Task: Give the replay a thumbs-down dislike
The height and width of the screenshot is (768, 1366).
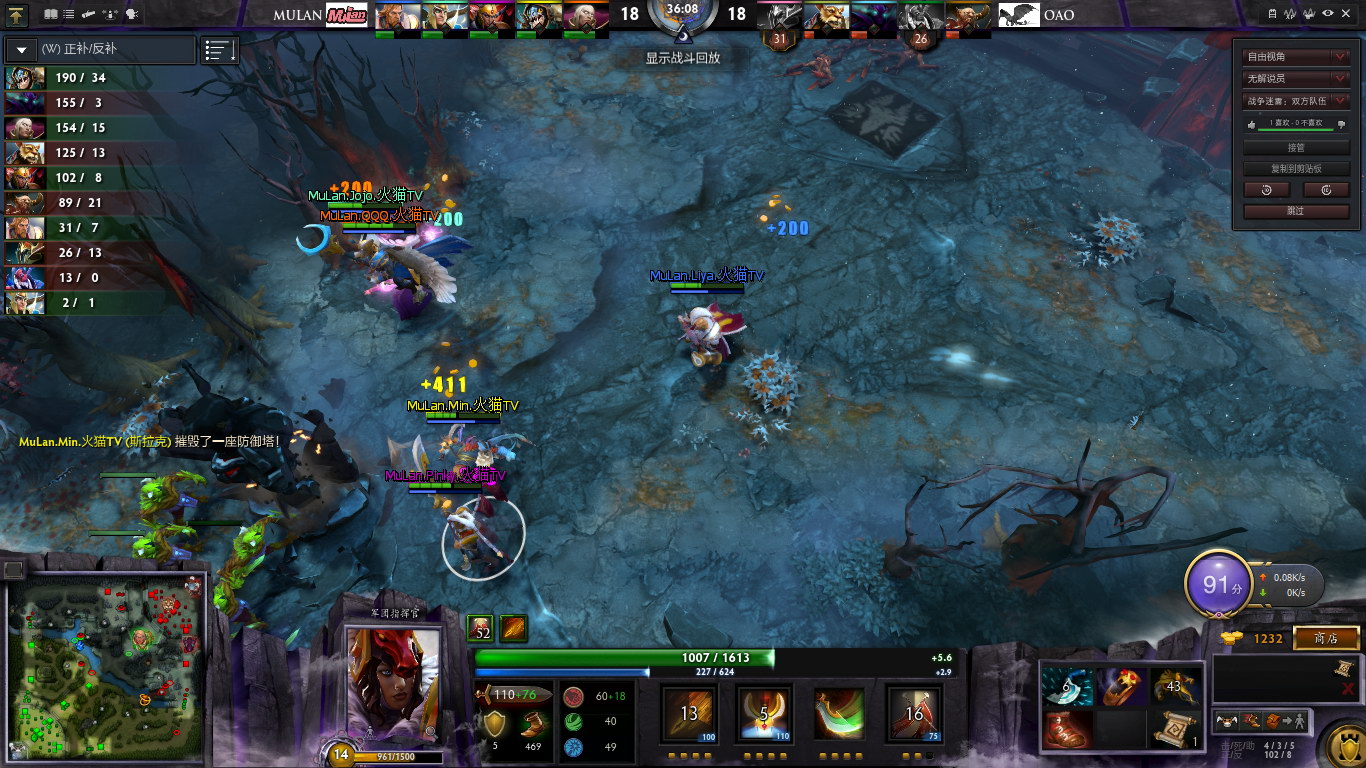Action: pos(1341,124)
